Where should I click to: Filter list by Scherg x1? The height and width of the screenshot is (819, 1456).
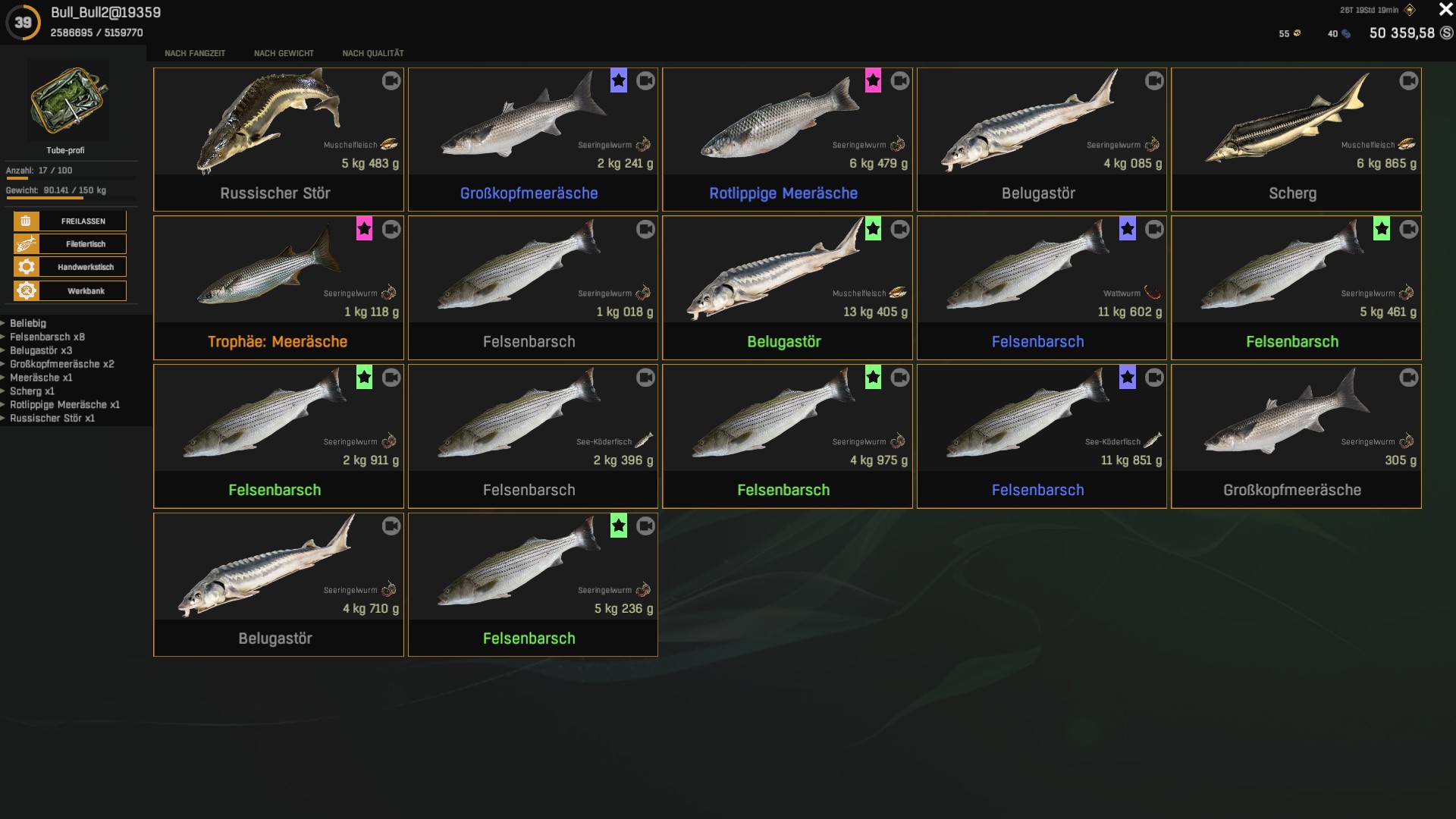coord(32,391)
